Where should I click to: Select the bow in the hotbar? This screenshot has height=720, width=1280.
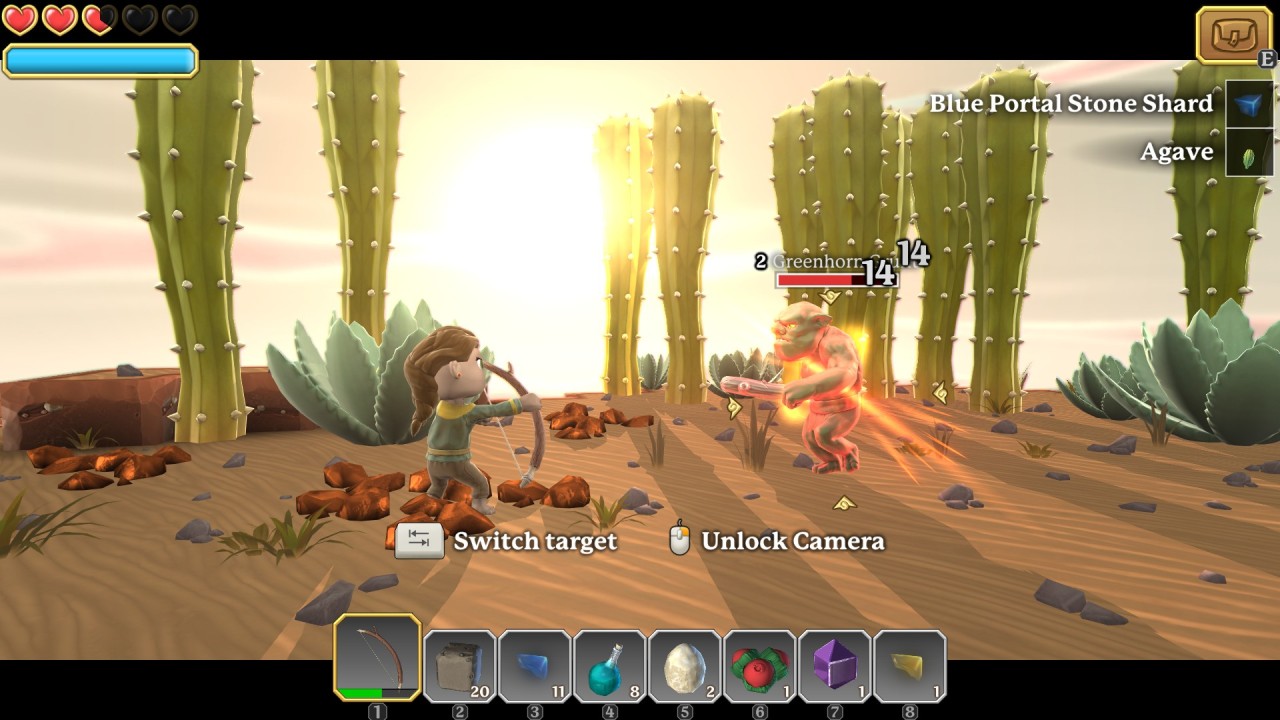coord(377,657)
